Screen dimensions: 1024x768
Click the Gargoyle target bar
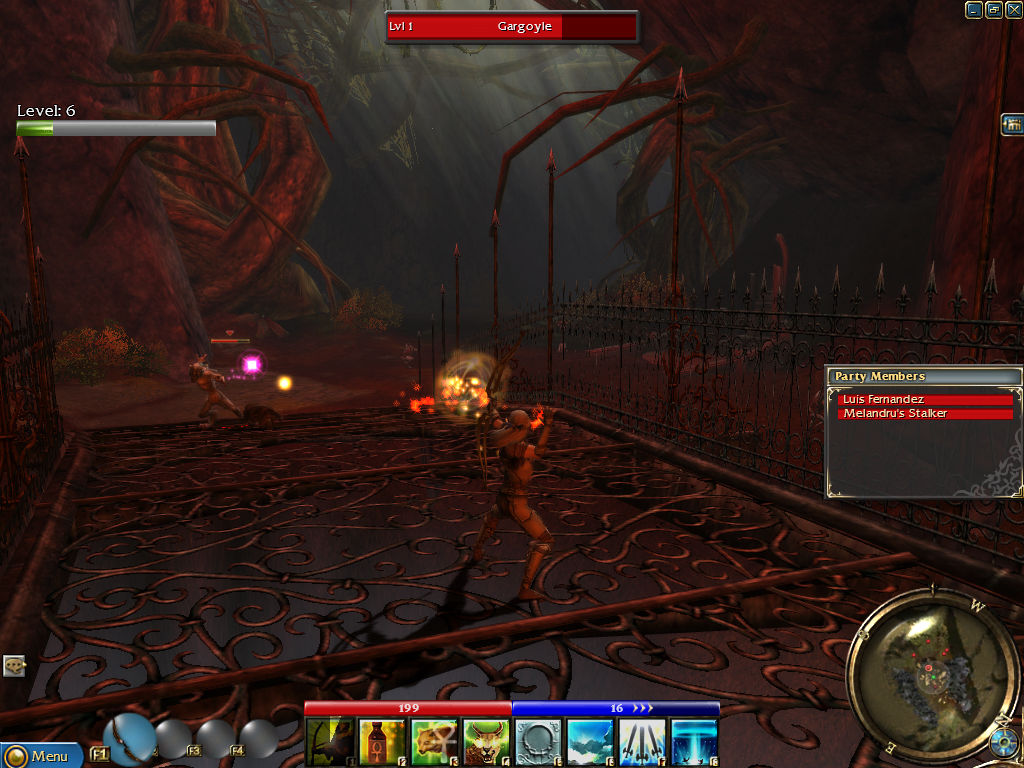(512, 27)
